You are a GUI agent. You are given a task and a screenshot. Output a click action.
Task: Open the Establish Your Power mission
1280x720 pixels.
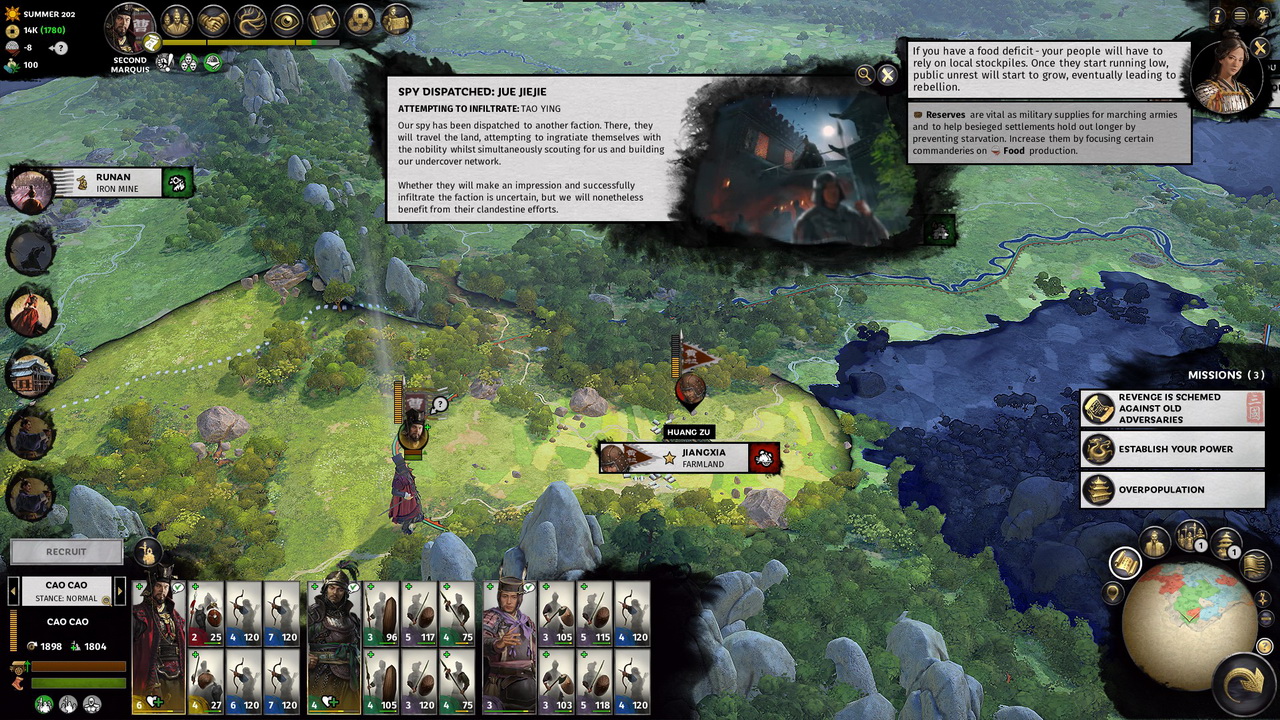pyautogui.click(x=1172, y=449)
